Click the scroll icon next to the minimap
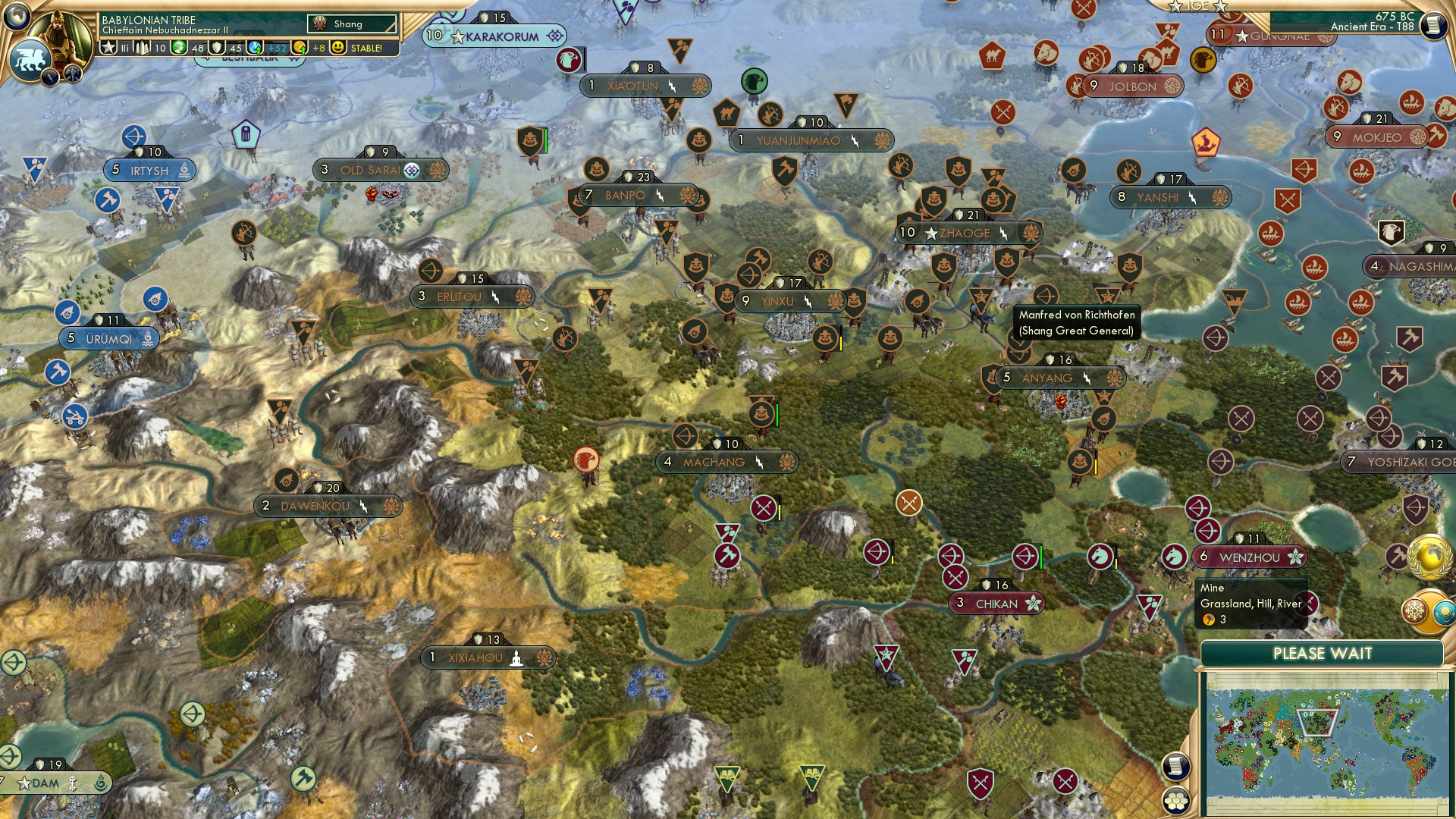Viewport: 1456px width, 819px height. tap(1175, 767)
